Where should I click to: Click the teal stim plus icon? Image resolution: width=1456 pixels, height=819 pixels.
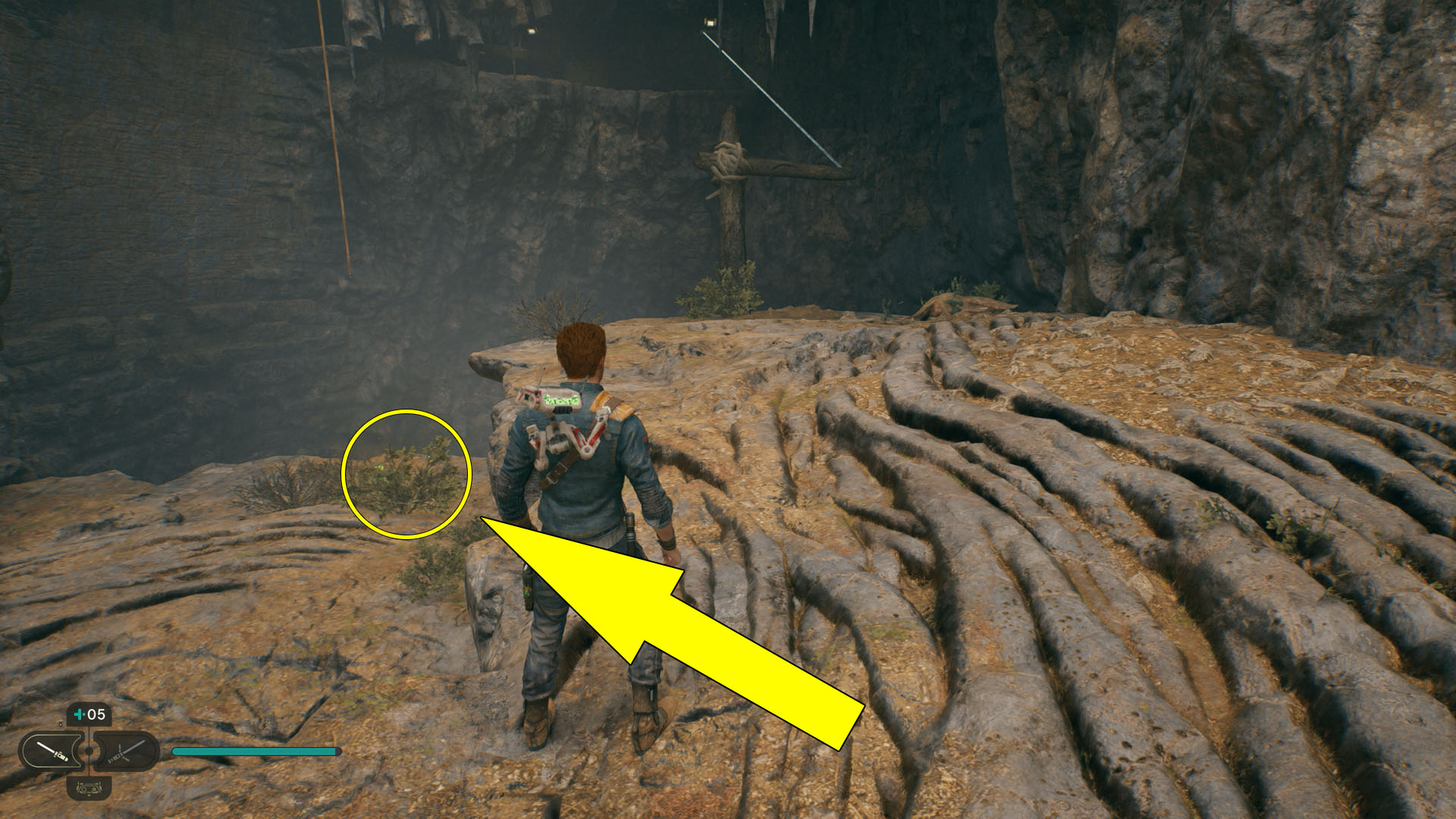(79, 714)
